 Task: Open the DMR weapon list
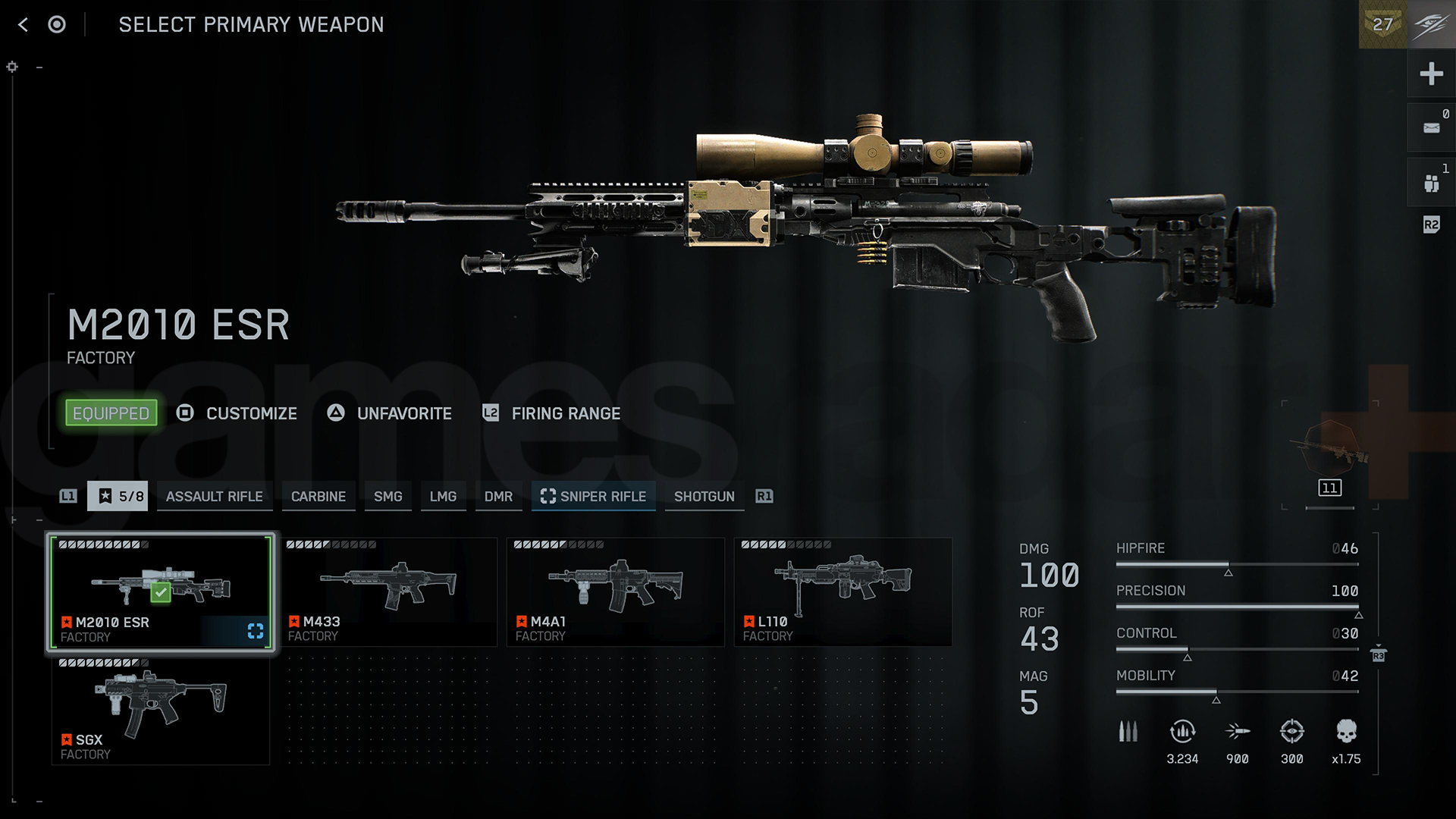[x=498, y=496]
